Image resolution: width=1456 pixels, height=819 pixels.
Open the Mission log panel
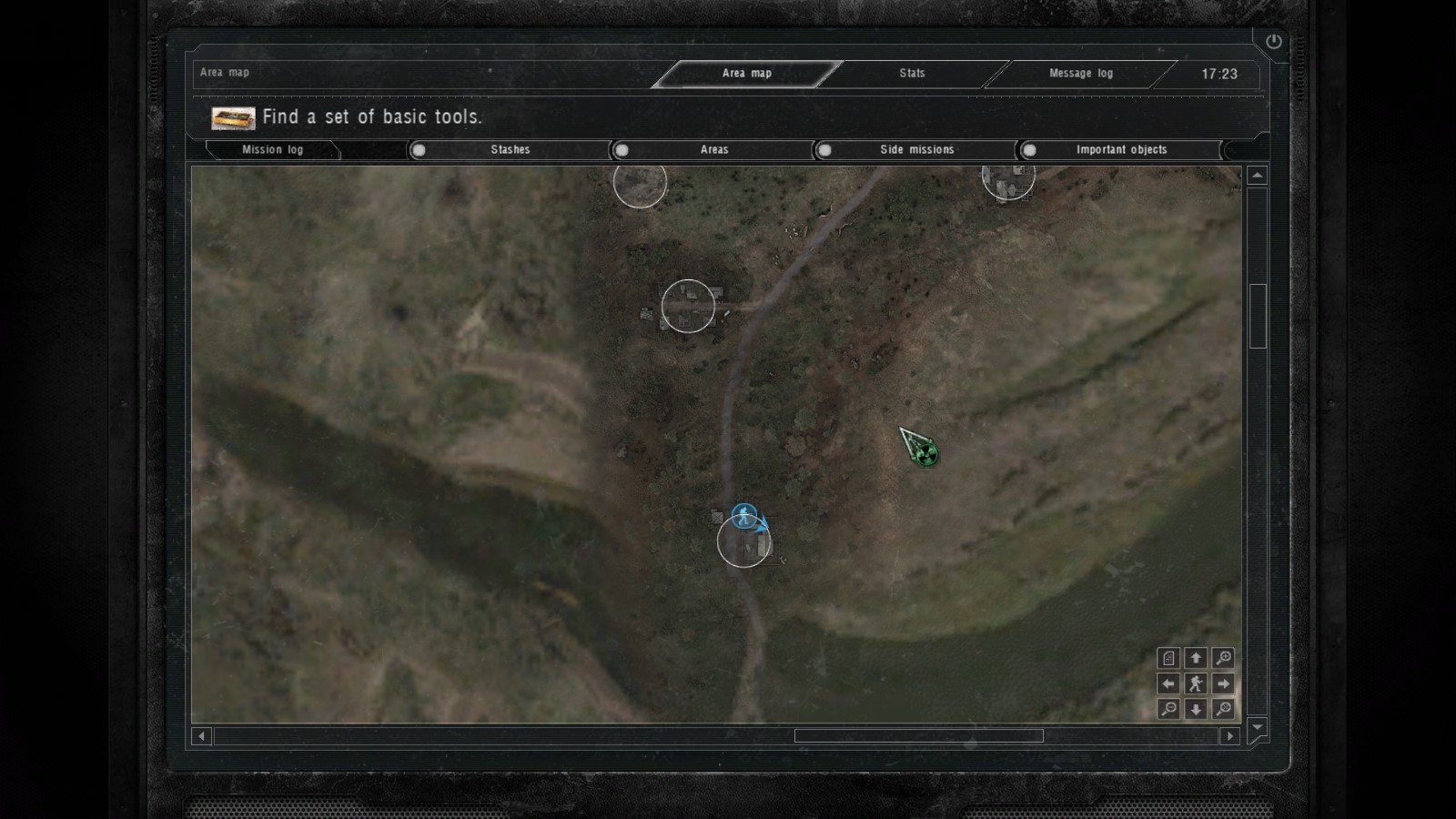272,150
